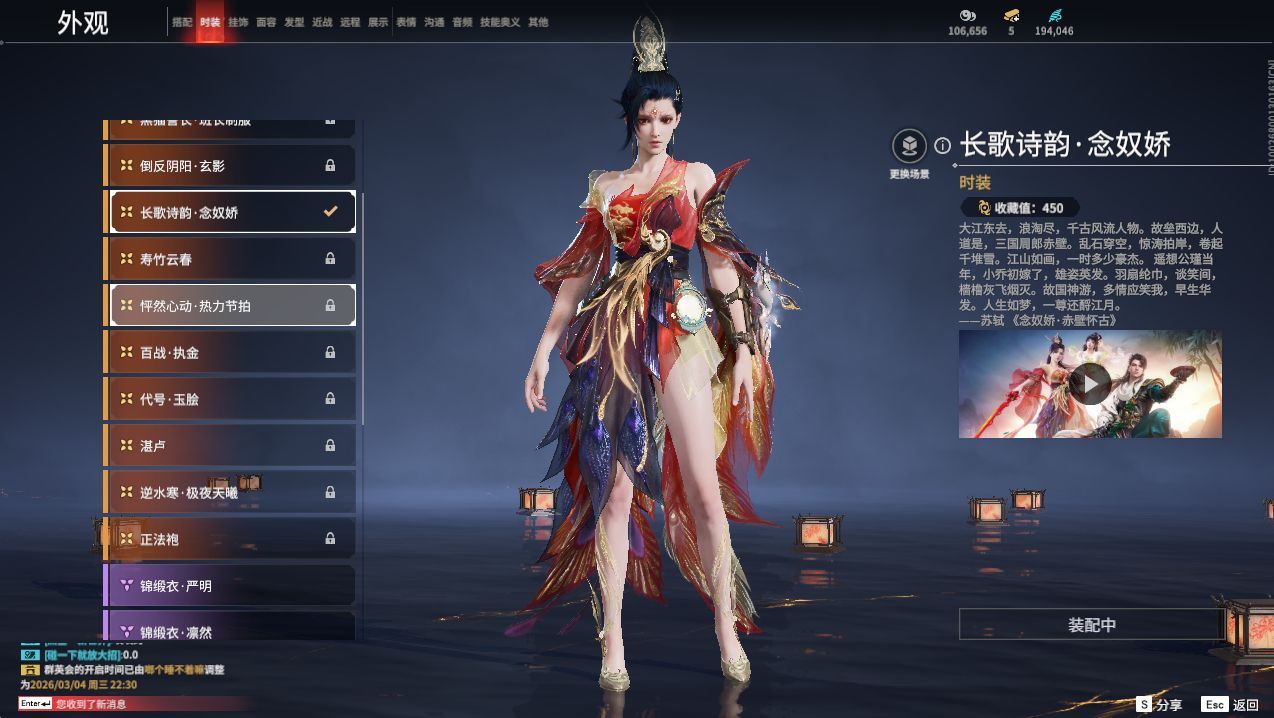
Task: Pick the 百战·执金 outfit
Action: [x=230, y=352]
